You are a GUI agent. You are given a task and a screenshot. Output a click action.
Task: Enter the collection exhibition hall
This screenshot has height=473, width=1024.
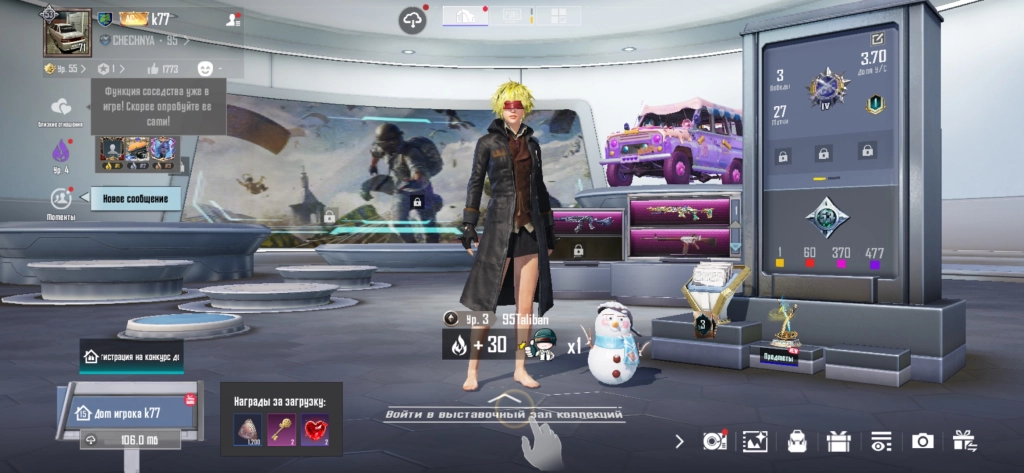505,413
